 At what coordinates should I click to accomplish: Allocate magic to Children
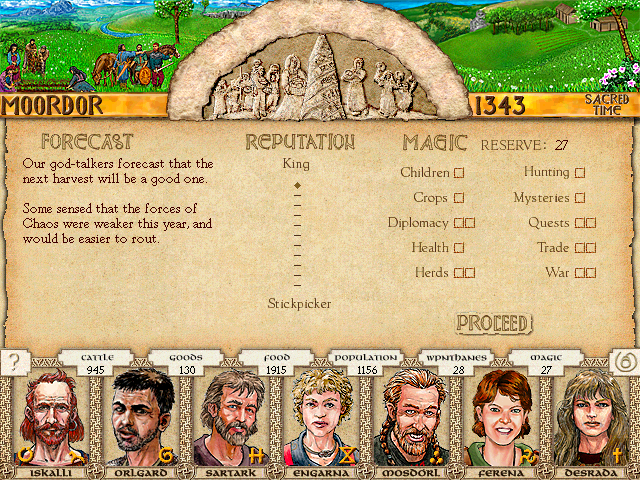pos(459,173)
